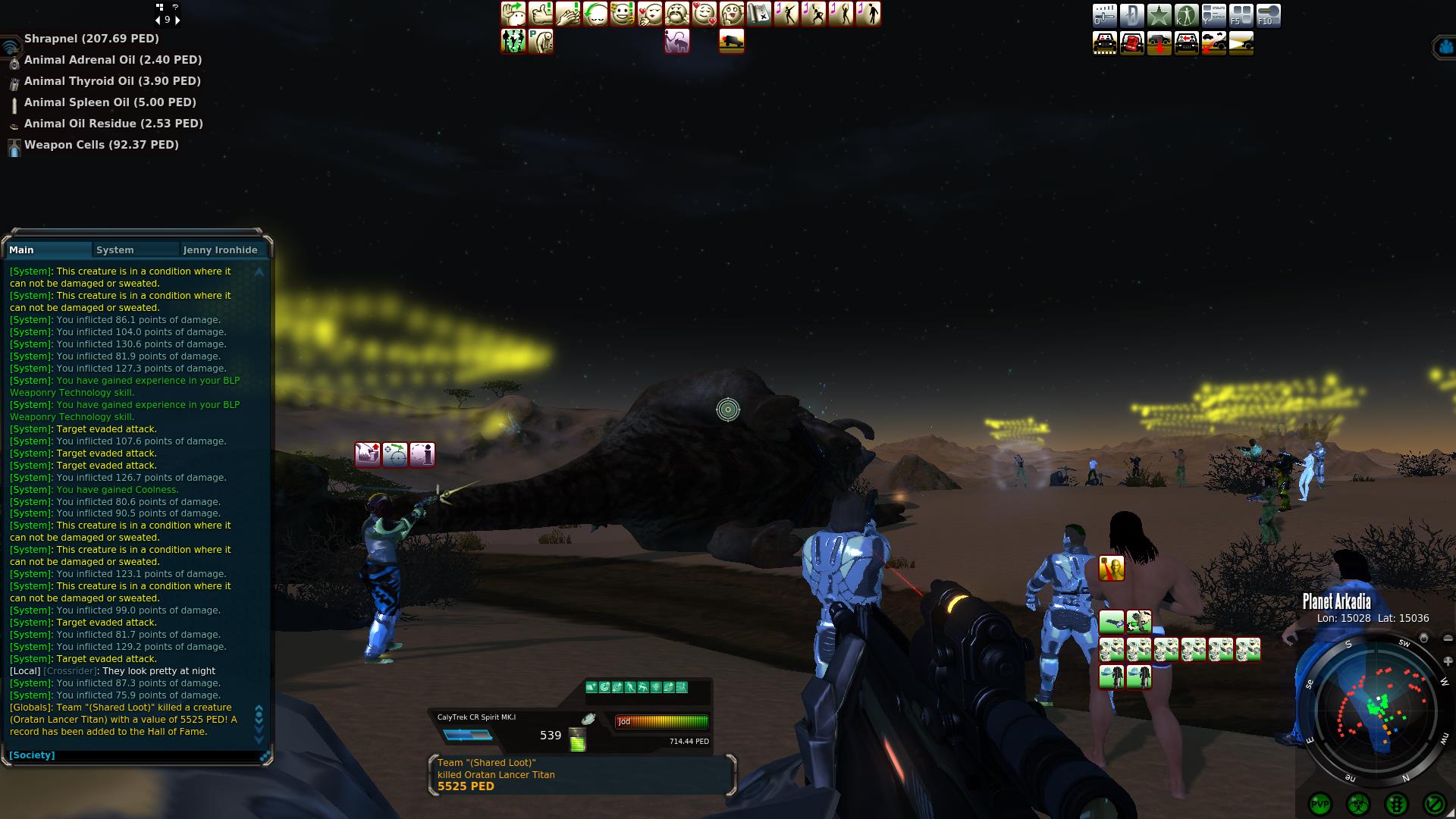
Task: Open the treasure map icon
Action: click(759, 14)
